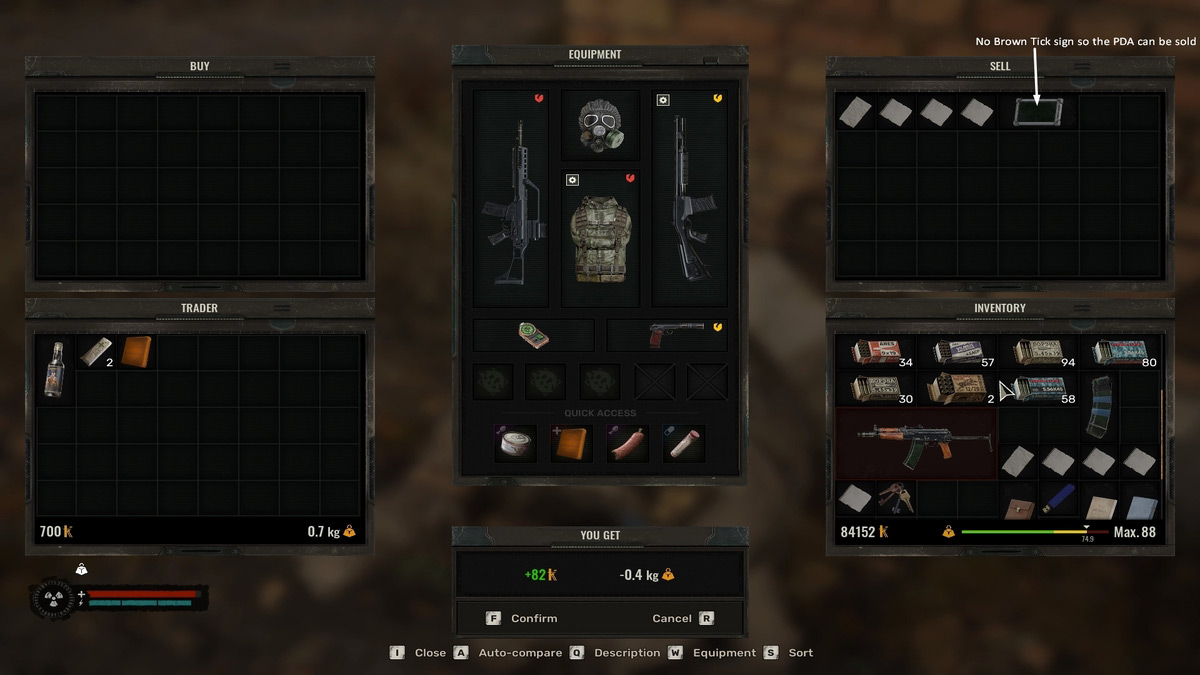Select the detector device slot
The height and width of the screenshot is (675, 1200).
533,335
